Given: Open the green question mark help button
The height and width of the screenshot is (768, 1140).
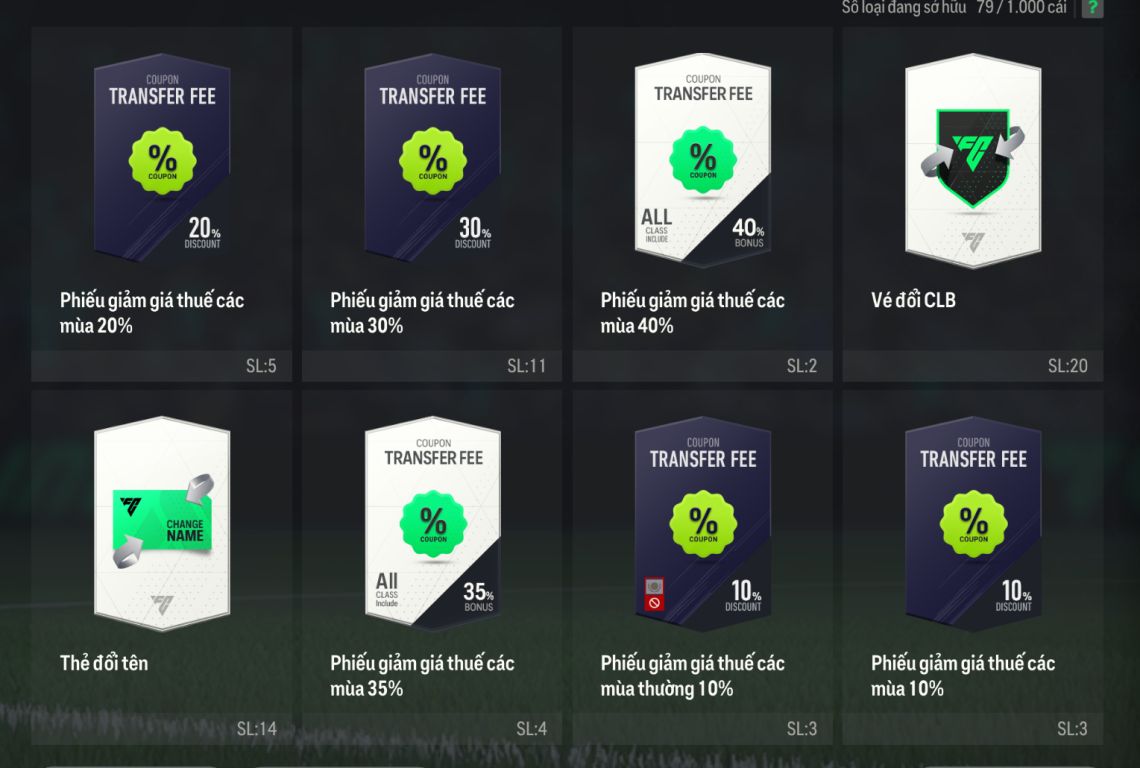Looking at the screenshot, I should tap(1092, 8).
